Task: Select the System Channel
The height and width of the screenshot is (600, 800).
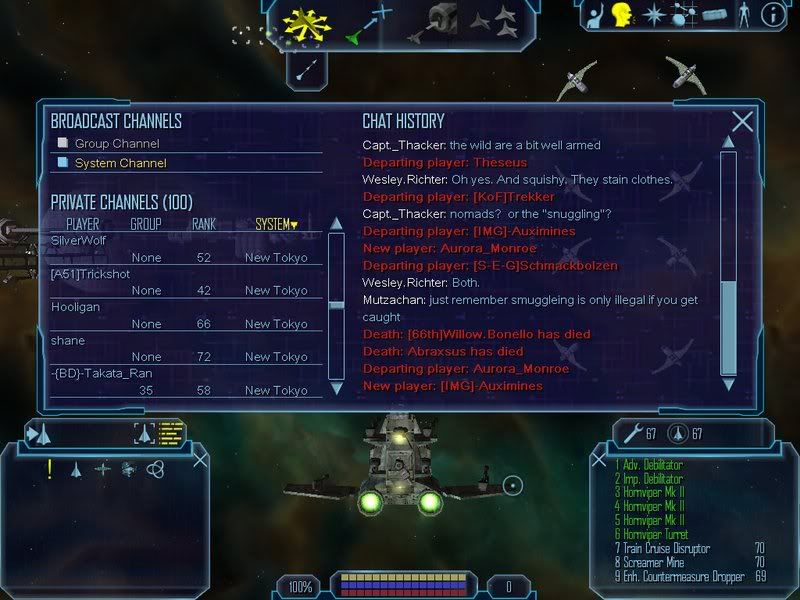Action: tap(120, 163)
